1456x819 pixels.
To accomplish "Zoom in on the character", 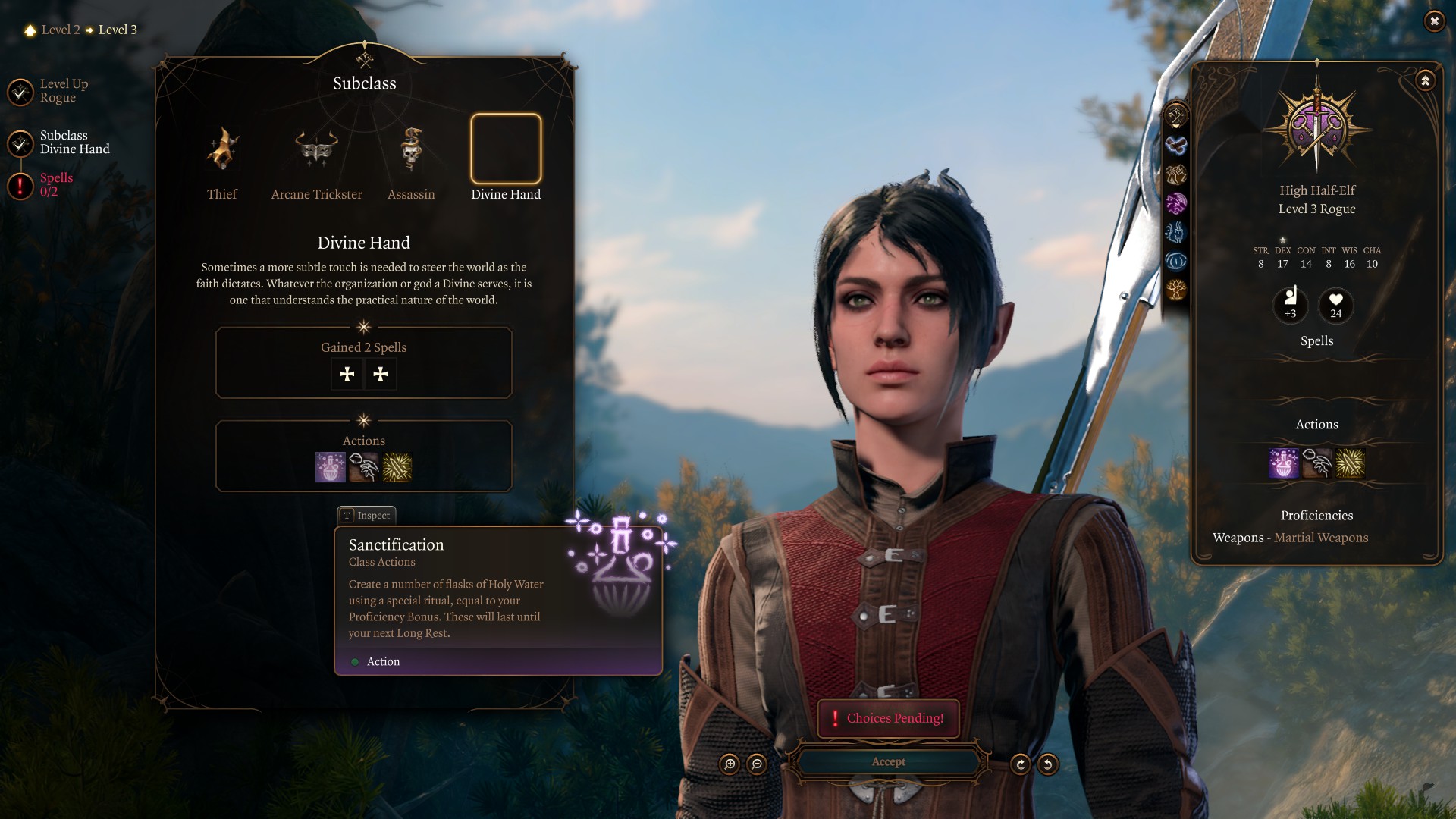I will 730,764.
